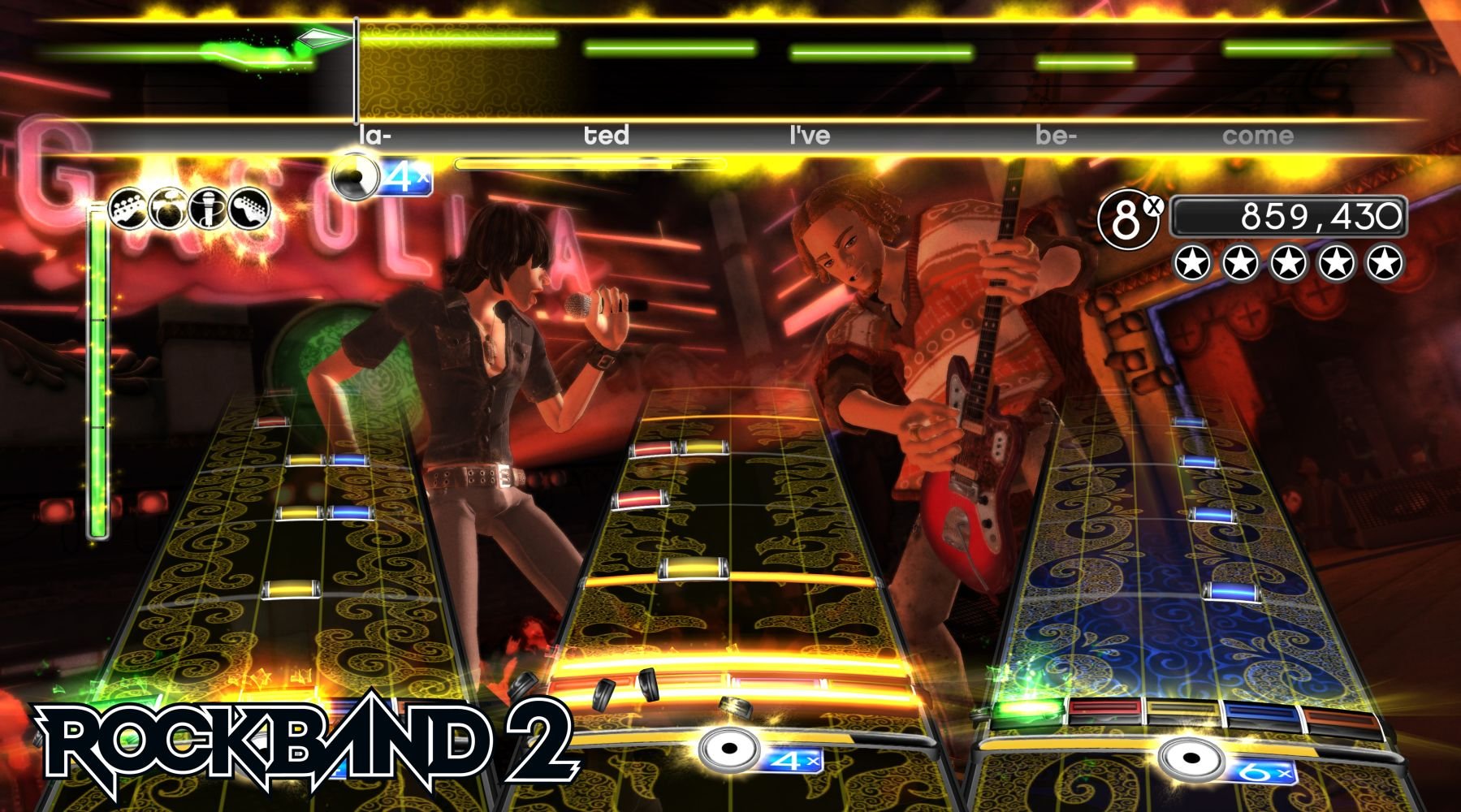Select the drum kit band member icon

pos(168,208)
